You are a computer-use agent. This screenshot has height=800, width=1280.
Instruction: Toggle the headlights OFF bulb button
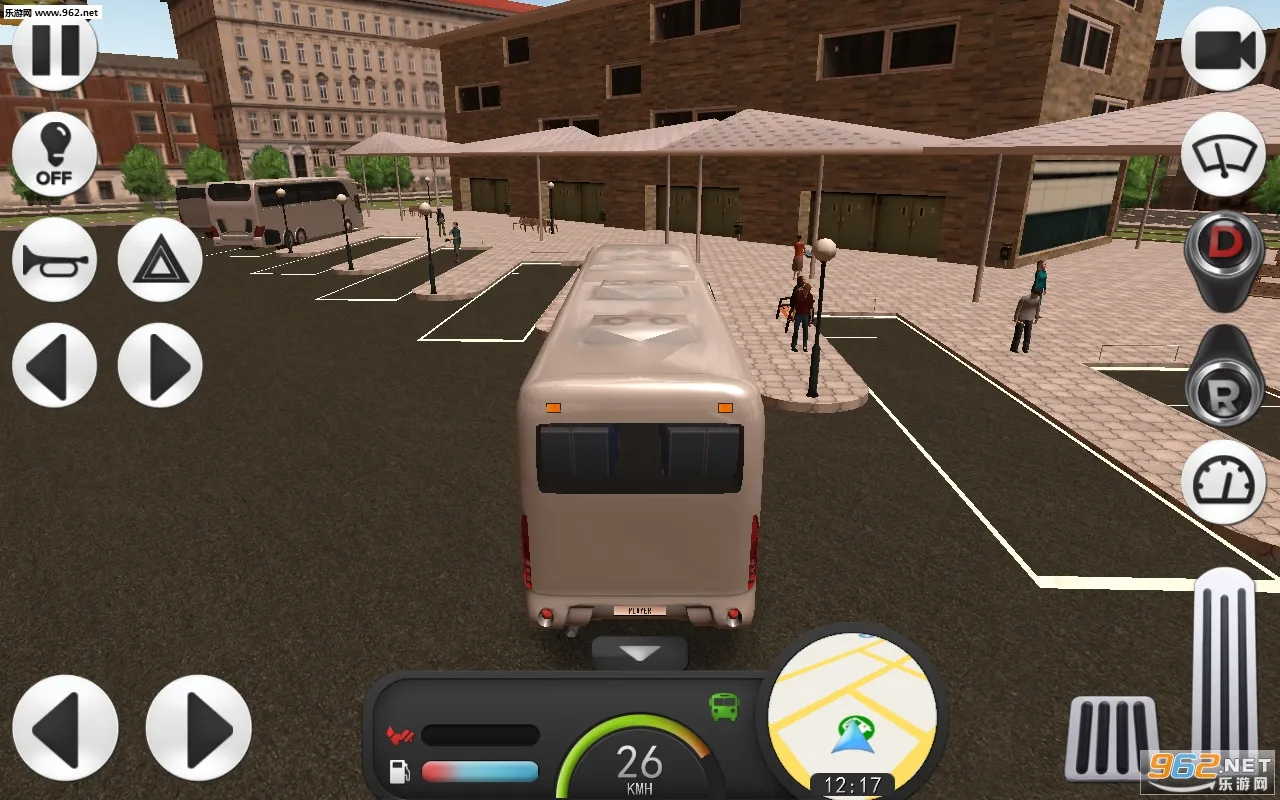point(54,155)
